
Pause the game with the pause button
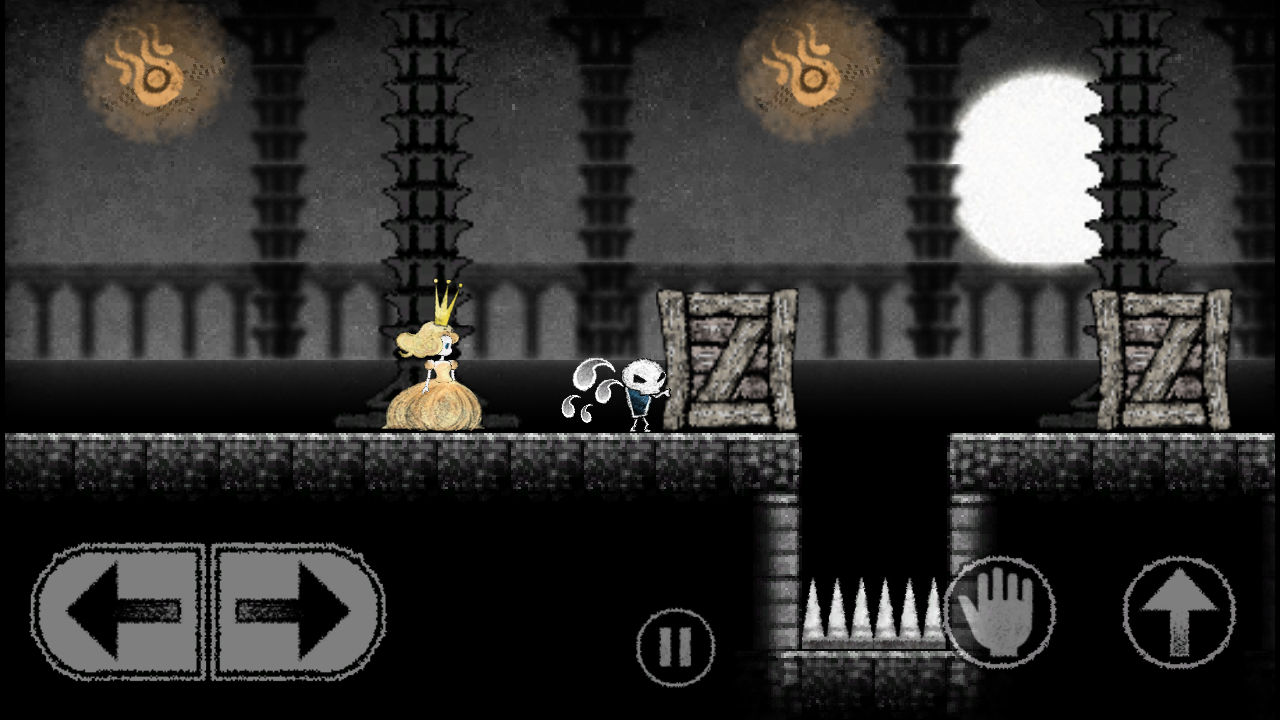[x=676, y=647]
